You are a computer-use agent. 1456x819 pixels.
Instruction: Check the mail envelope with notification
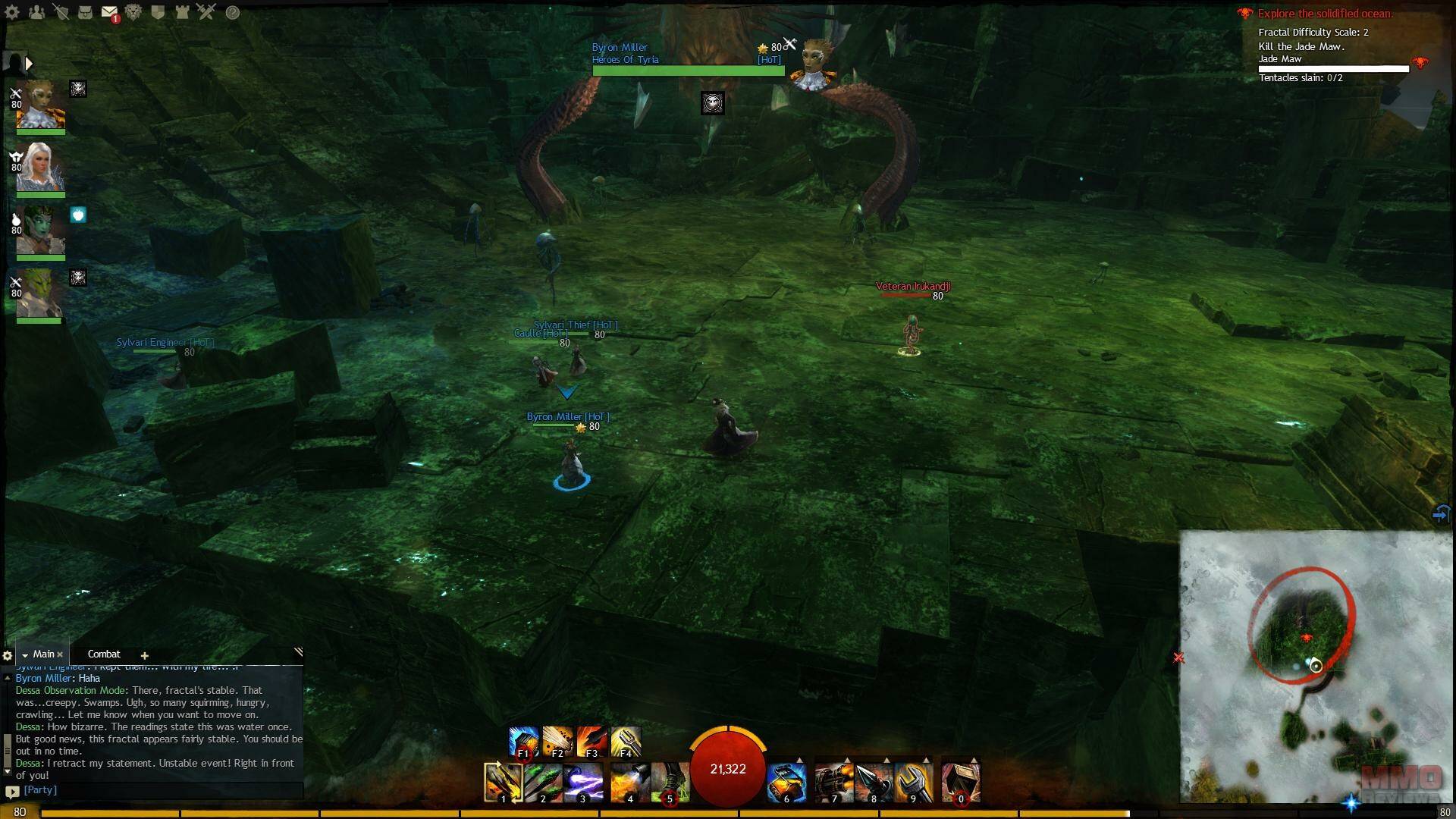[x=109, y=12]
